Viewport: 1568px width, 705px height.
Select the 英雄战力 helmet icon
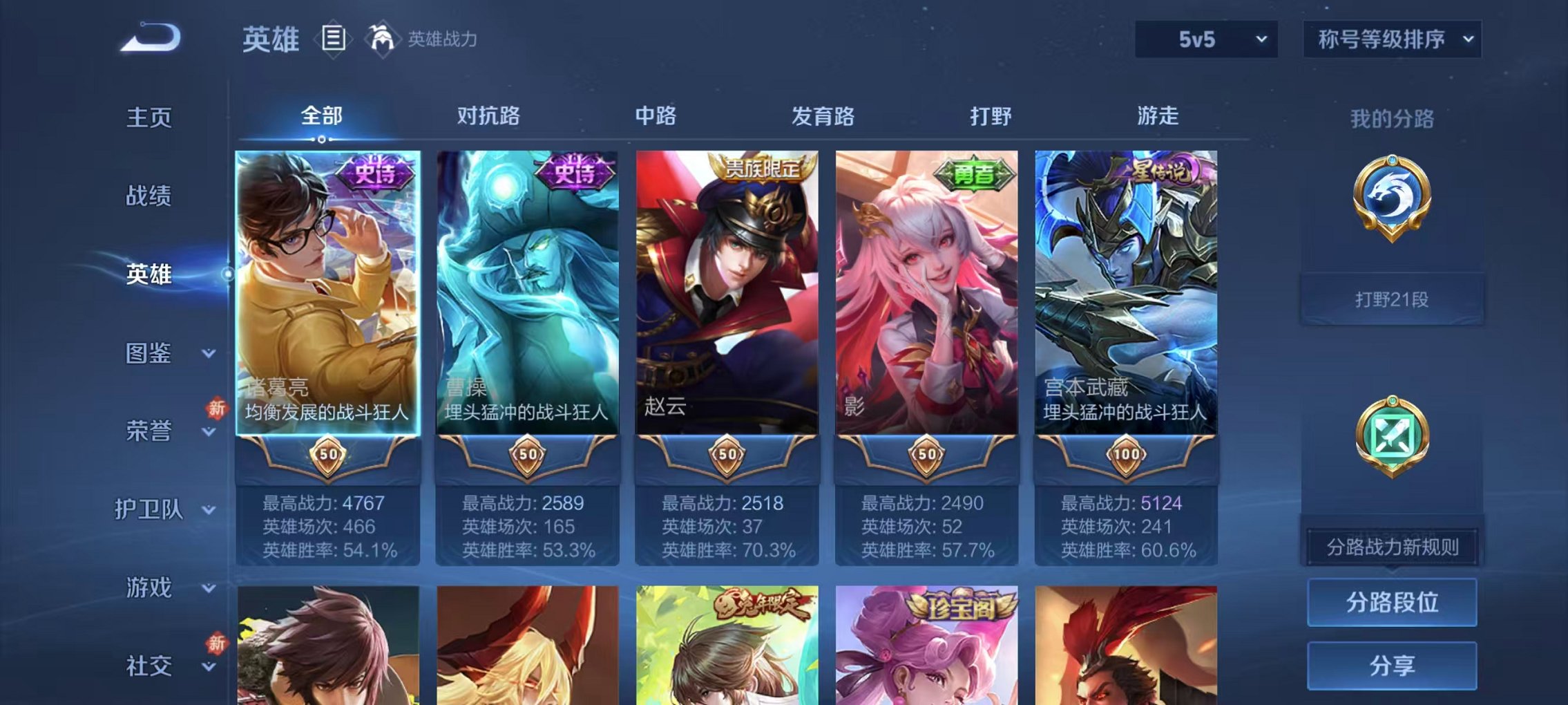click(x=383, y=38)
